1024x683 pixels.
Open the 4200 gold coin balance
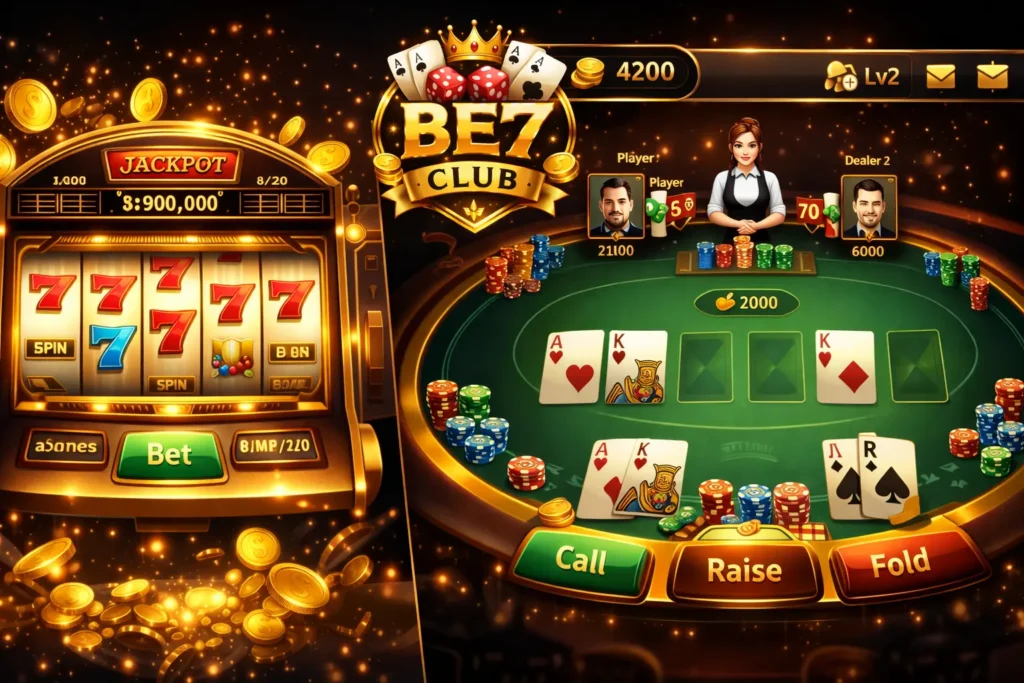tap(632, 72)
